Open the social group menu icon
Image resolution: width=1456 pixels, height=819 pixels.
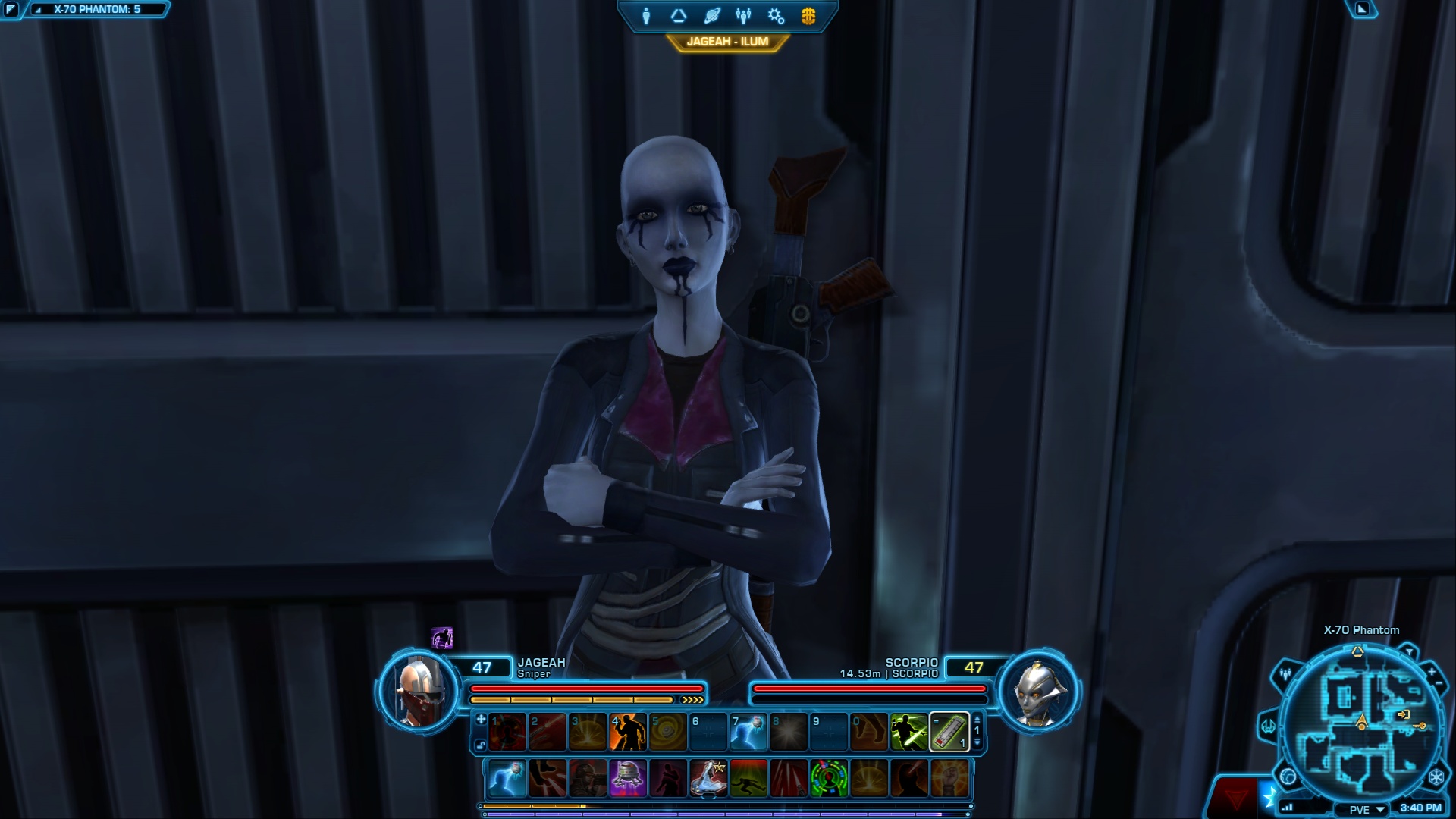point(743,16)
